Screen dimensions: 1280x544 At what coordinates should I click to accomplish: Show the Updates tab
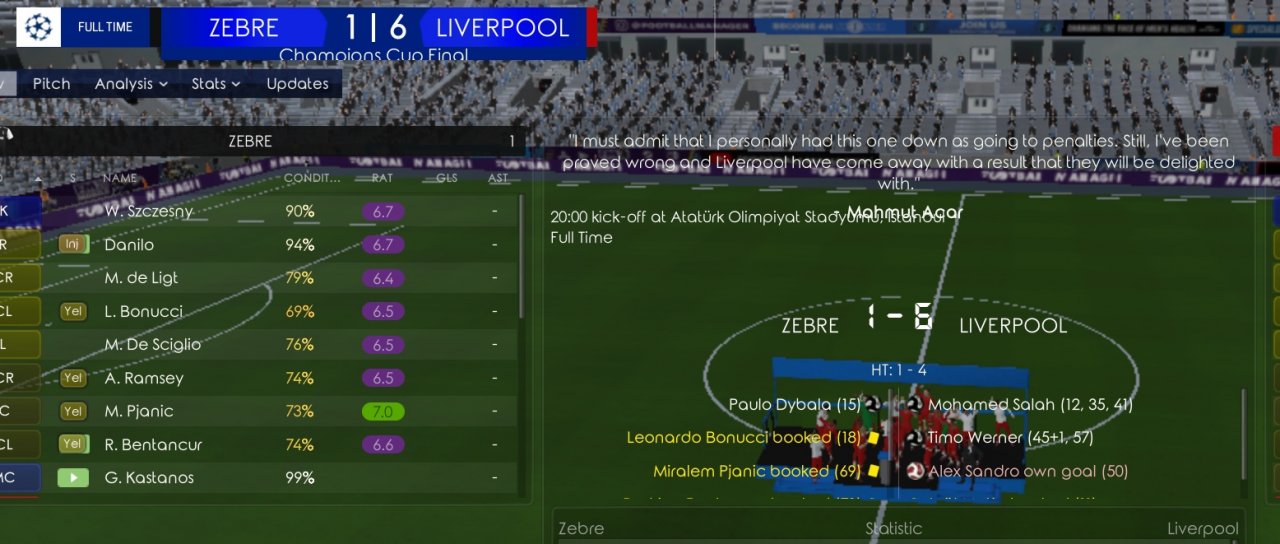tap(297, 84)
